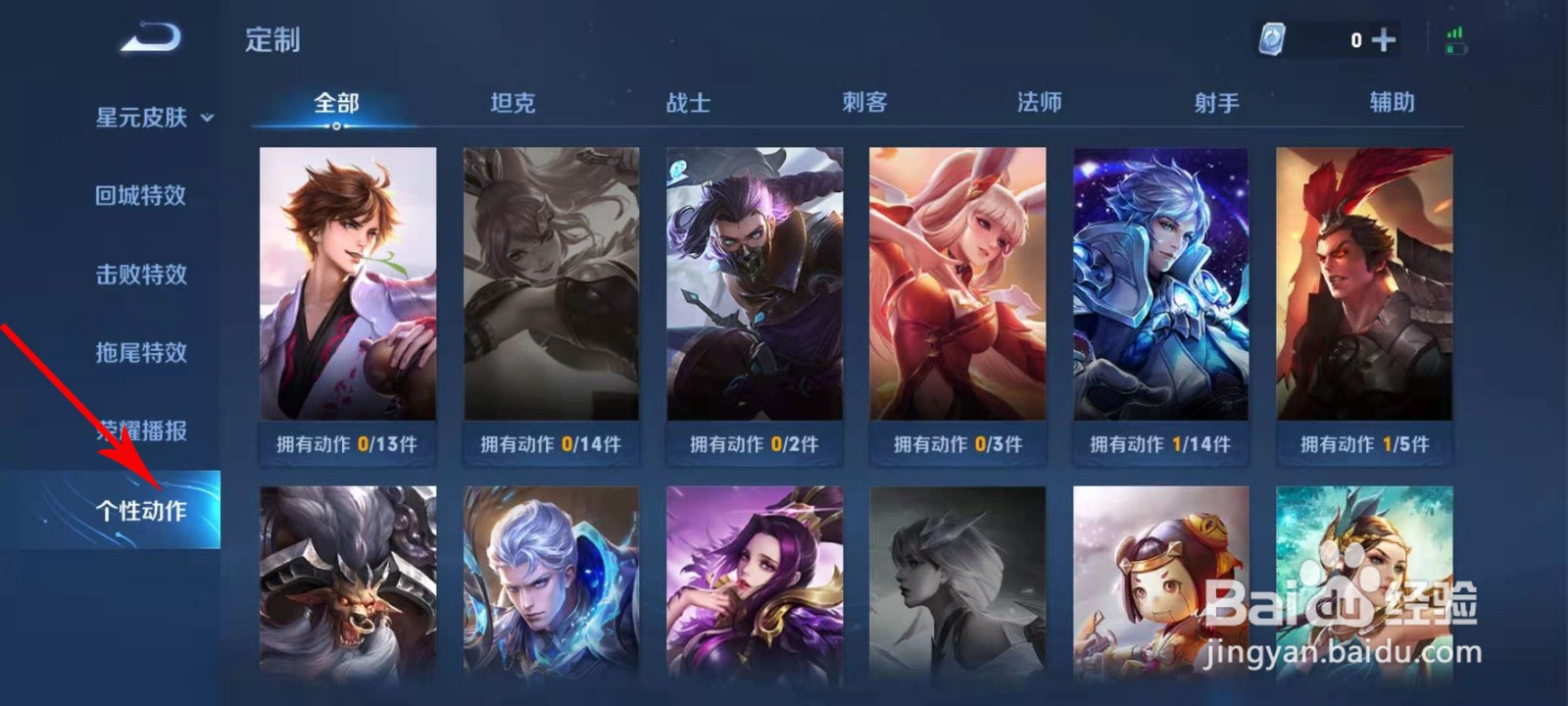1568x706 pixels.
Task: Open the 回城特效 sidebar section
Action: (x=140, y=194)
